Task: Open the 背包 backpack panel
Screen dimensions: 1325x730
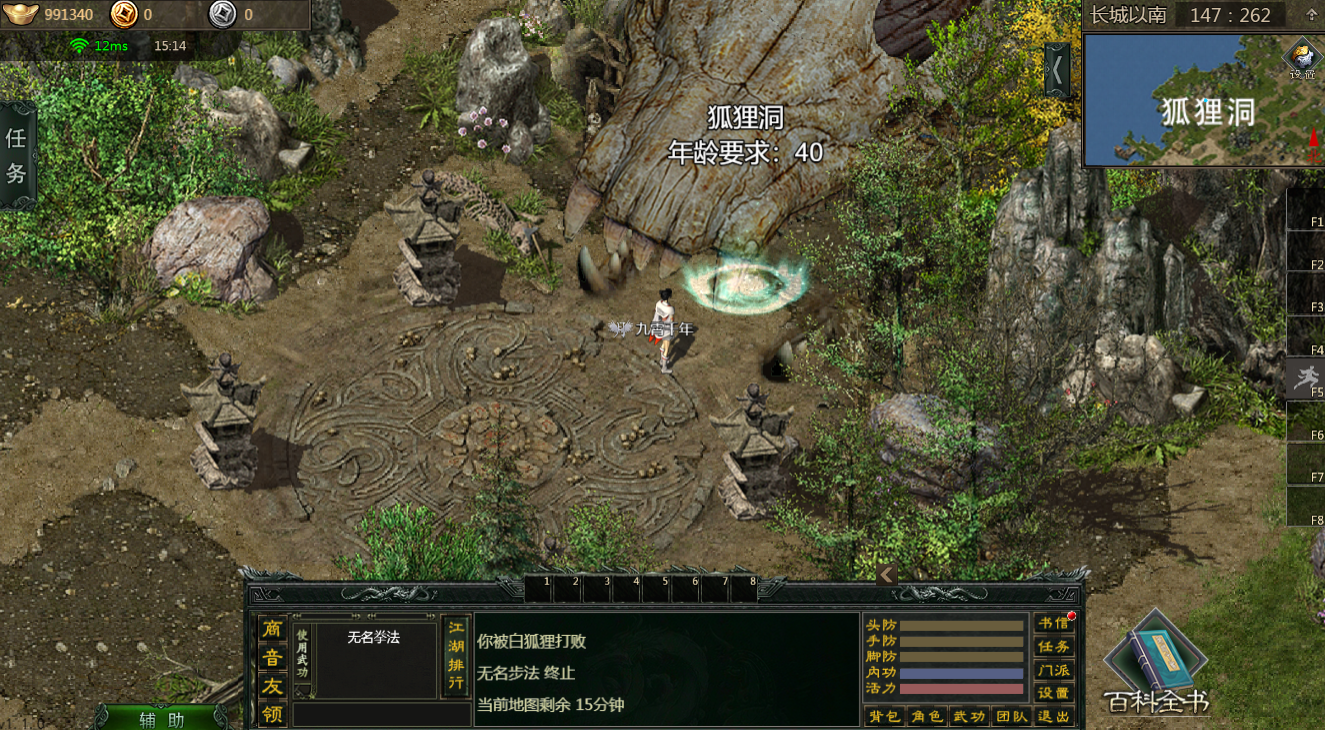Action: pyautogui.click(x=883, y=716)
